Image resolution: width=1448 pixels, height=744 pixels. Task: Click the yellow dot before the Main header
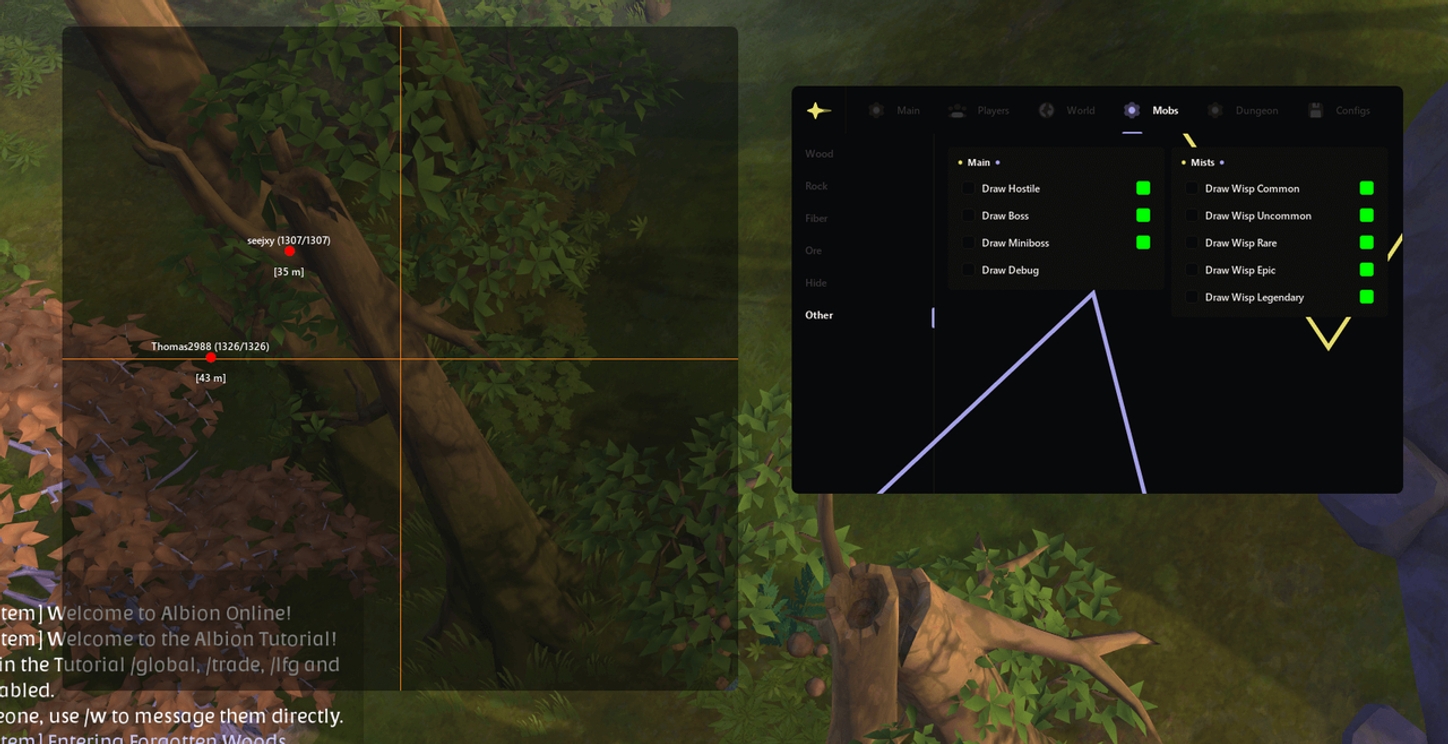click(x=959, y=162)
